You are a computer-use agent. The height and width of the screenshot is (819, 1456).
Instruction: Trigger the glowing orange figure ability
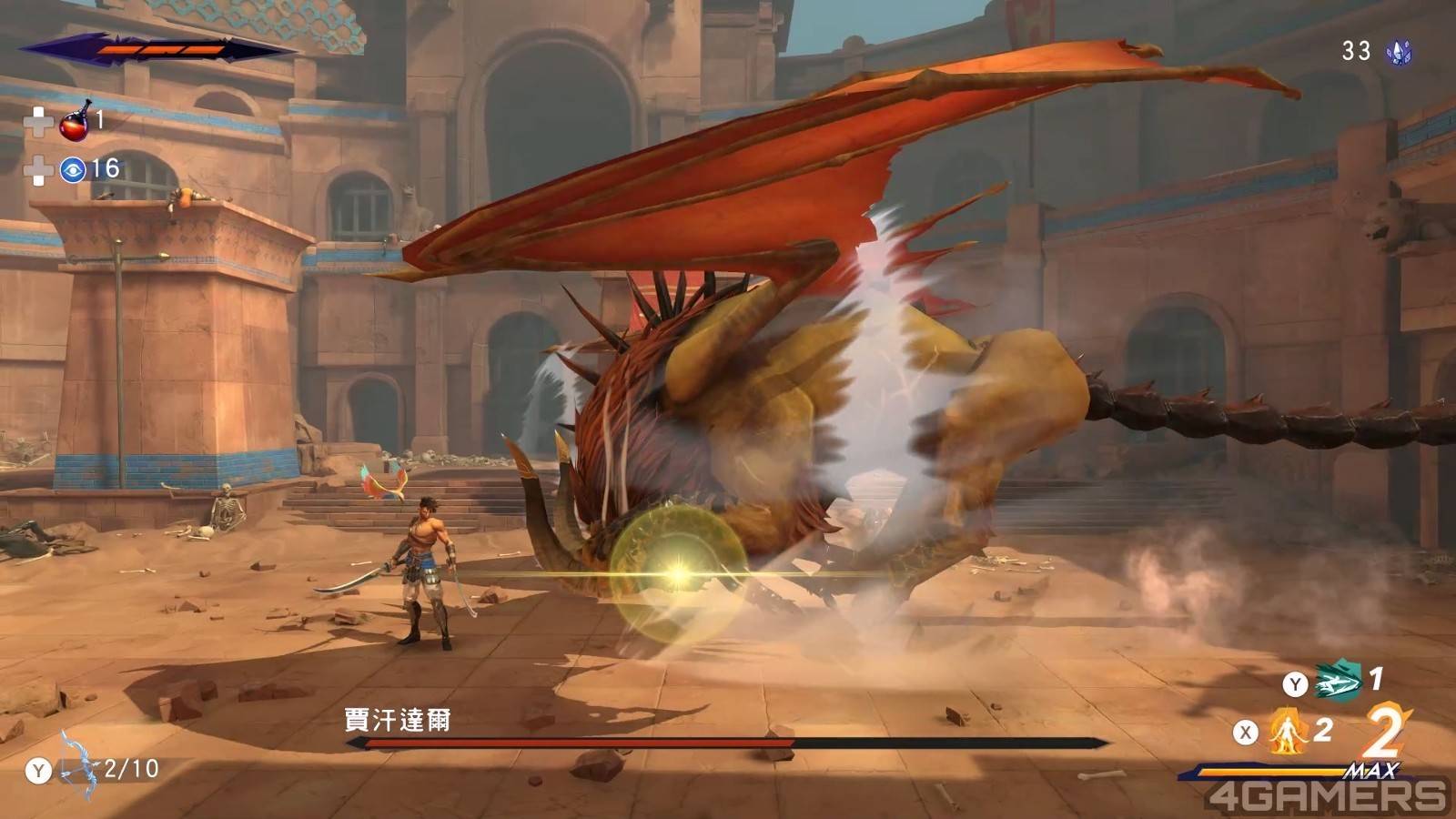click(x=1287, y=731)
